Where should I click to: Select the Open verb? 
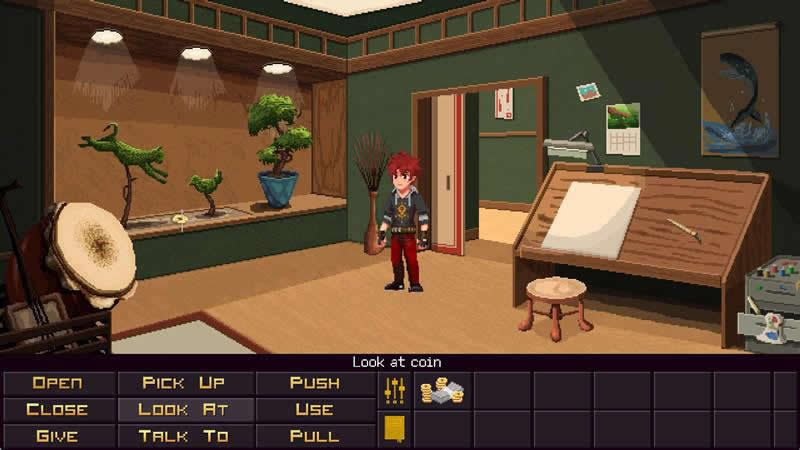click(58, 383)
